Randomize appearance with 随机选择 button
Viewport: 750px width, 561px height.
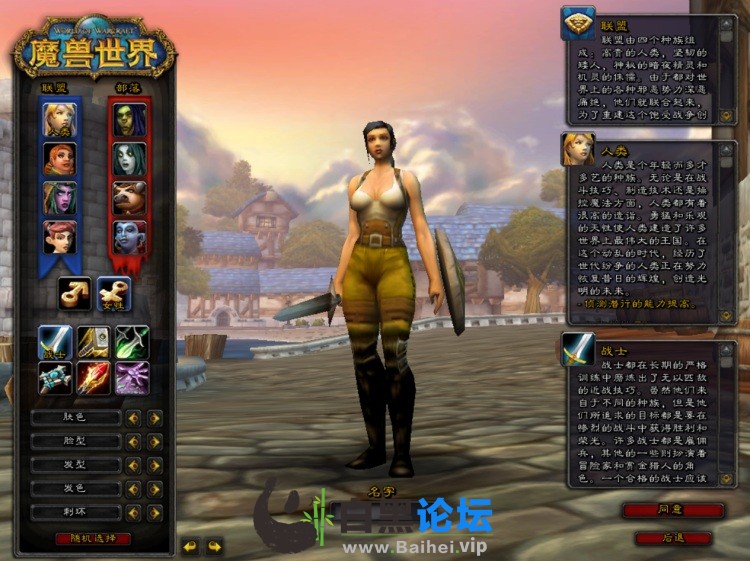point(93,538)
